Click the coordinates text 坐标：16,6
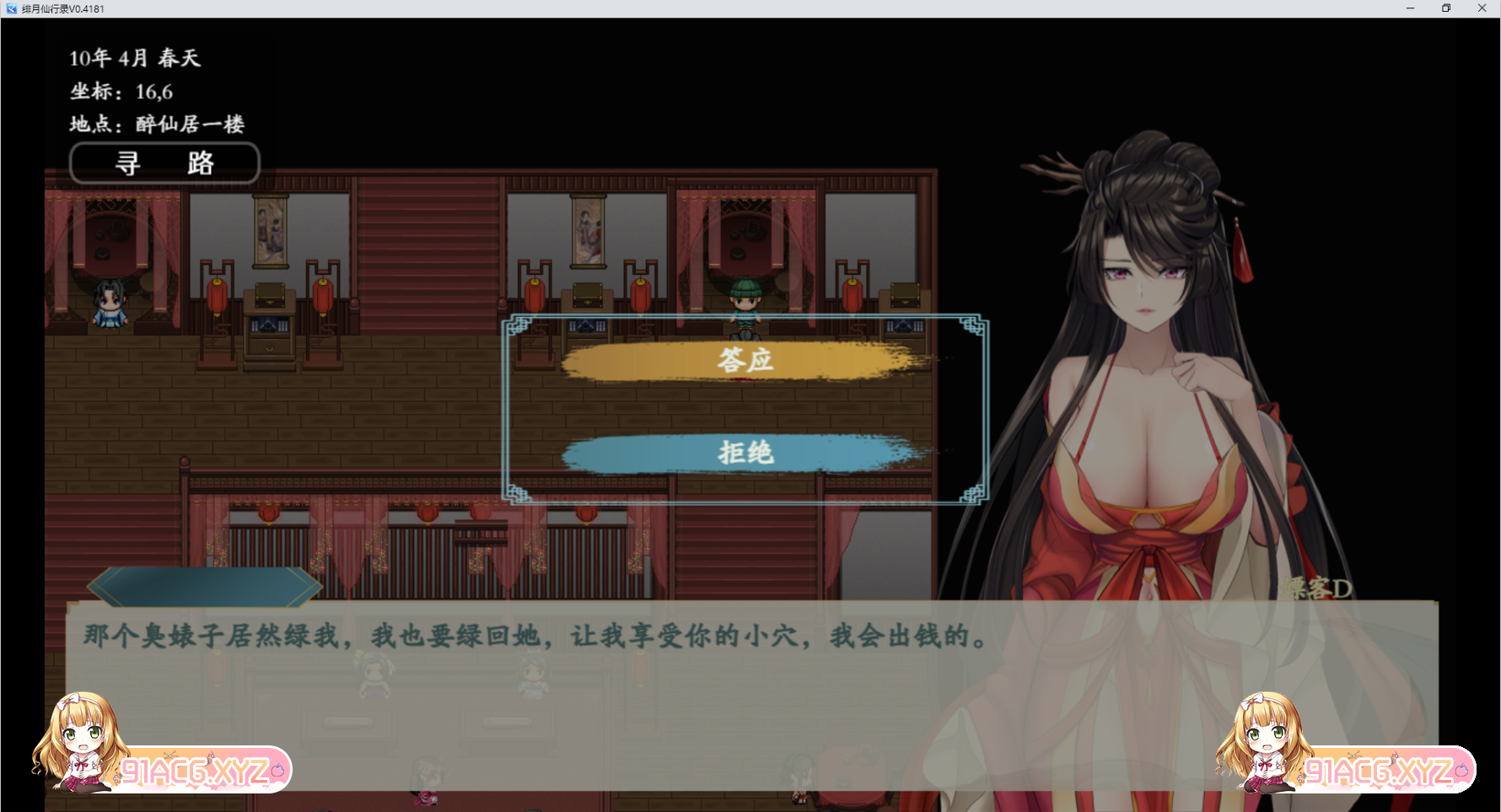Screen dimensions: 1501x812 [121, 92]
